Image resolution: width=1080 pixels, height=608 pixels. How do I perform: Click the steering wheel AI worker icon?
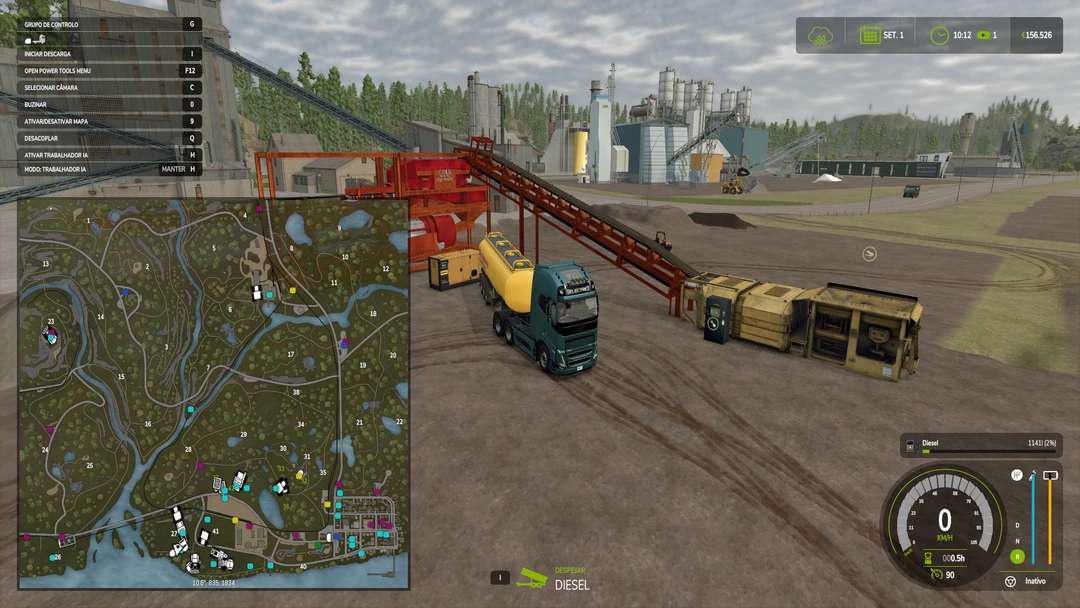1010,581
